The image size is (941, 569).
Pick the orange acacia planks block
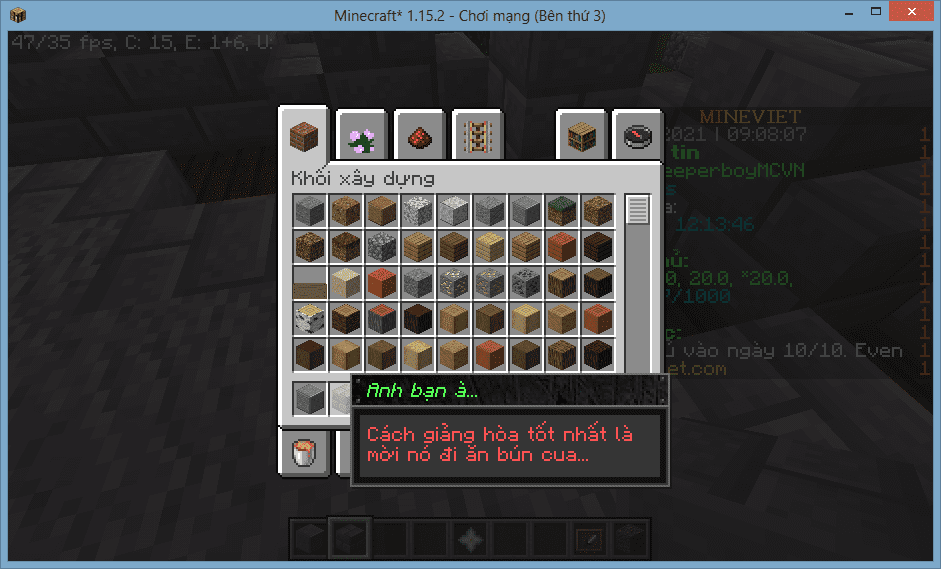point(562,246)
